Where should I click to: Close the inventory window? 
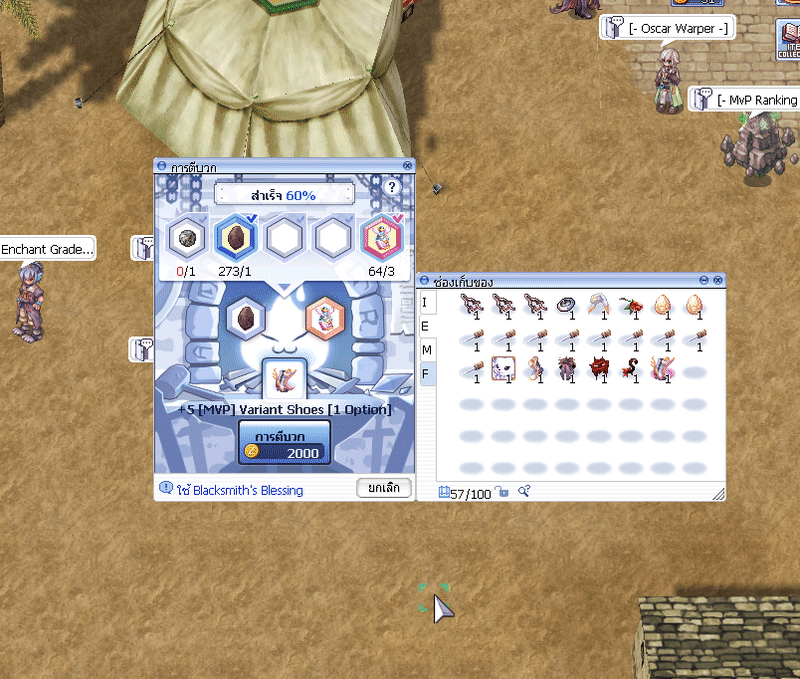click(x=719, y=280)
